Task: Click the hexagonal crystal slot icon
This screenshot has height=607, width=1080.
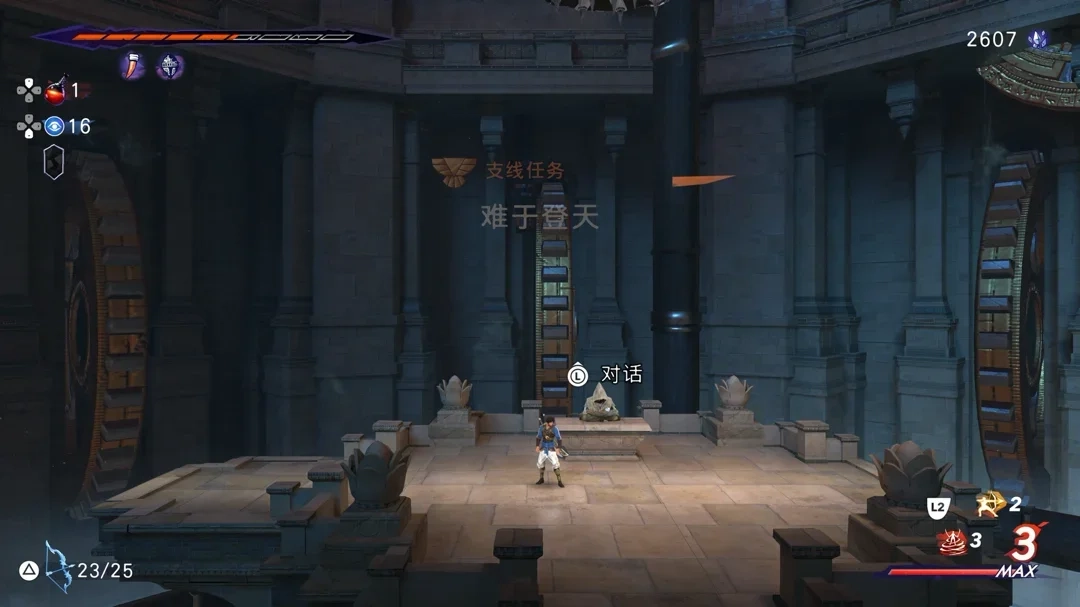Action: point(54,162)
